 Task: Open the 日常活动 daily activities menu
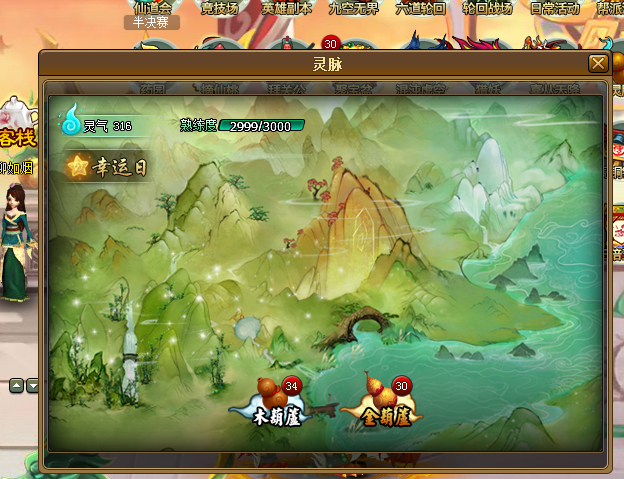pyautogui.click(x=554, y=8)
